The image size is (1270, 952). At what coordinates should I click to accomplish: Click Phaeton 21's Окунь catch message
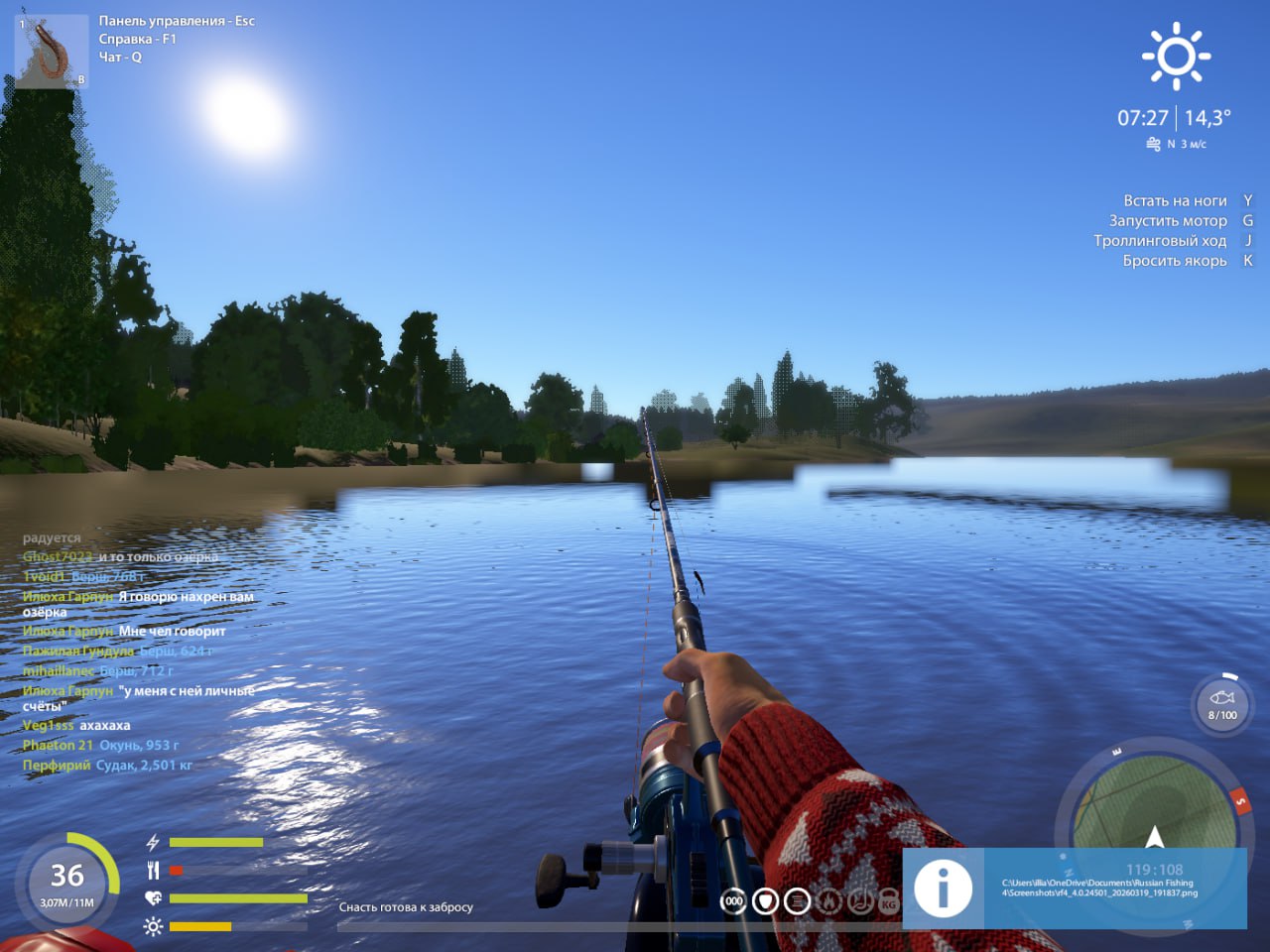point(101,745)
